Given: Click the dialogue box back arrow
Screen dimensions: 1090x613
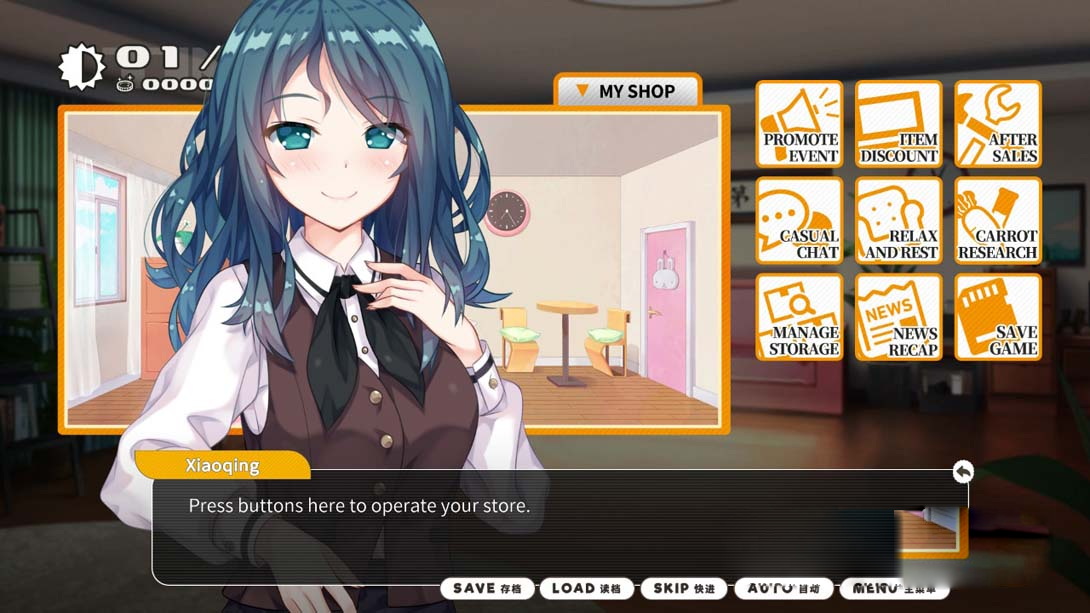Looking at the screenshot, I should pos(962,471).
